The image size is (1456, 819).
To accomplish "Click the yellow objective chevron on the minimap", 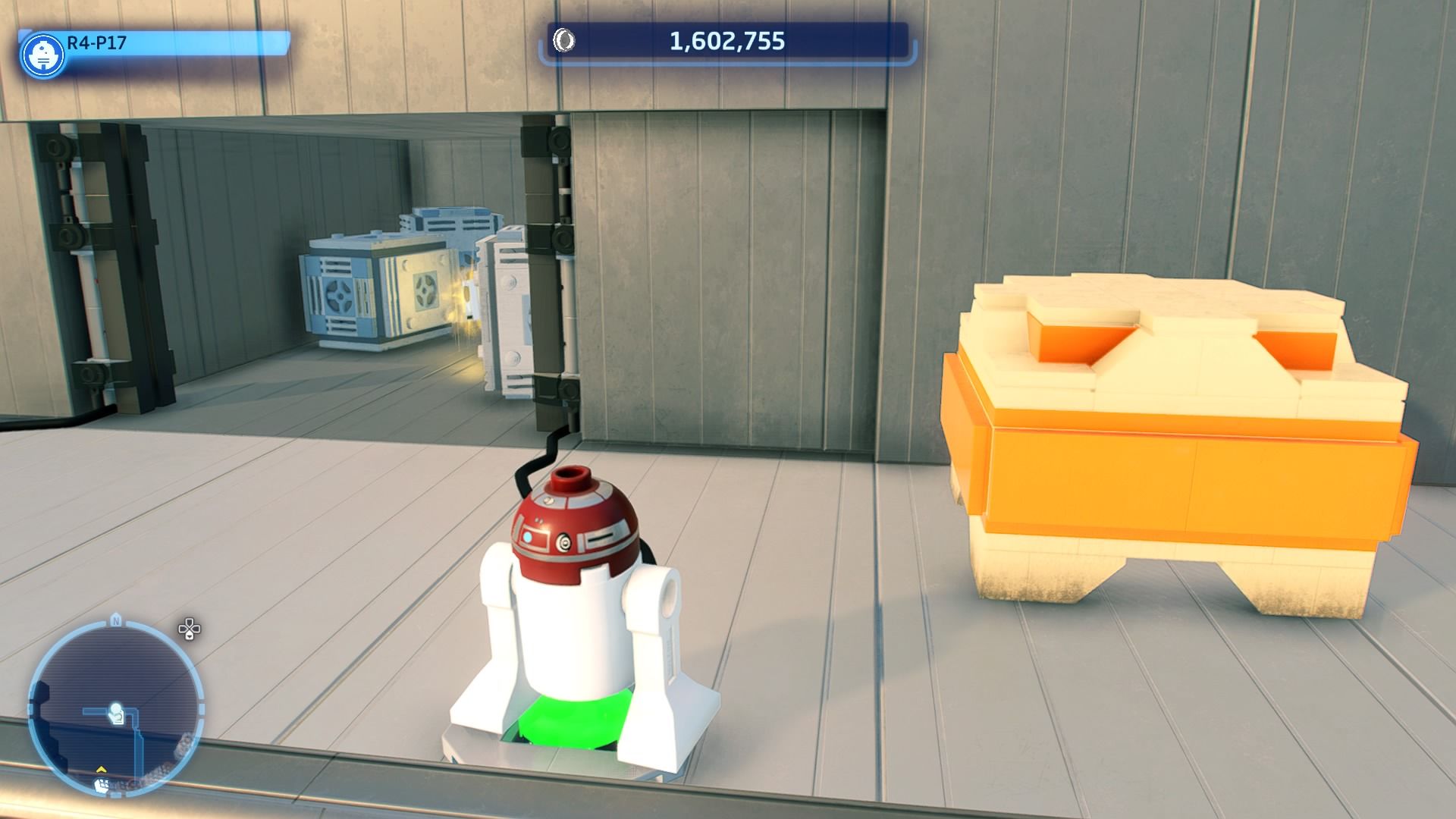I will (101, 770).
